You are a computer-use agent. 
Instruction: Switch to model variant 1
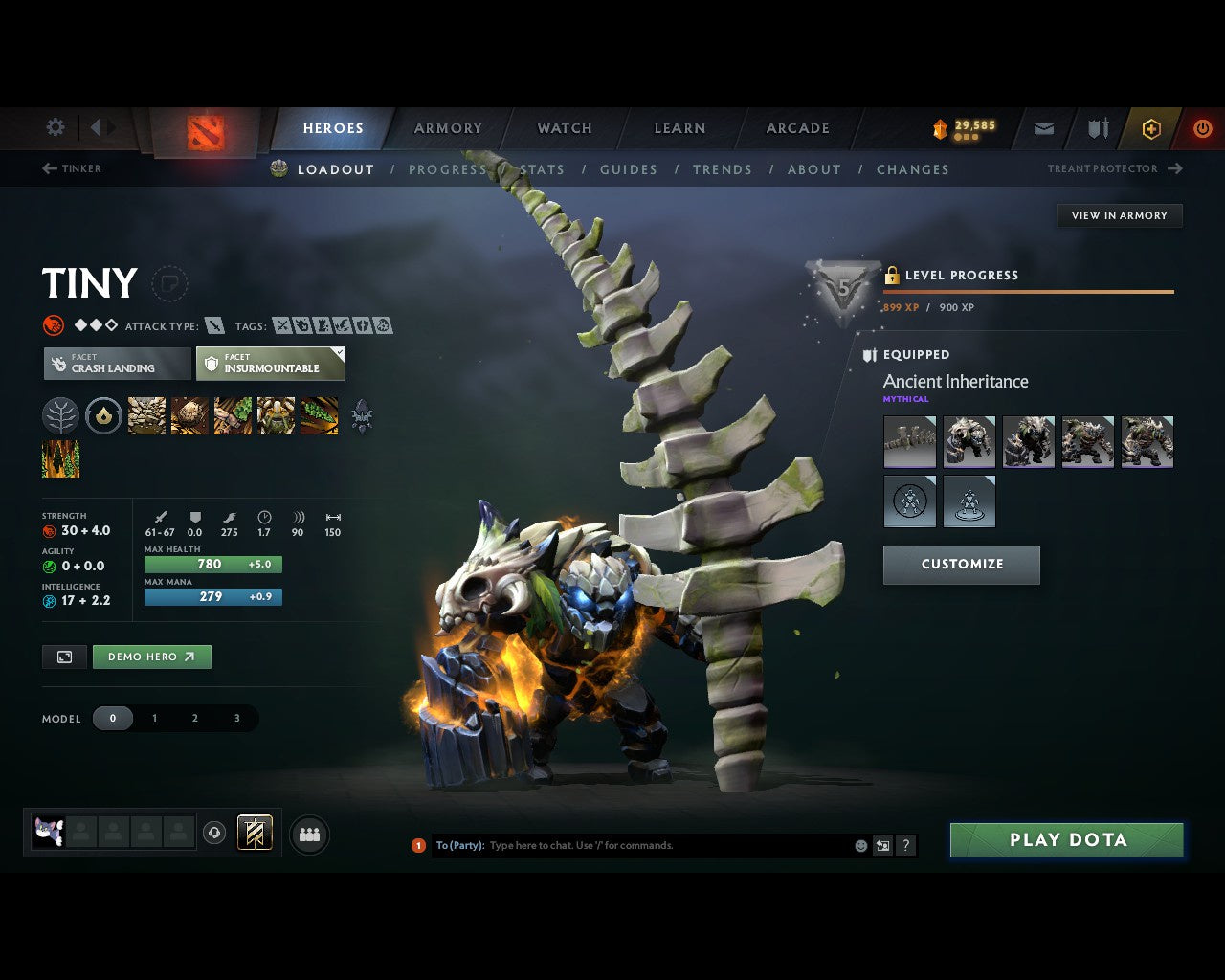pos(154,718)
